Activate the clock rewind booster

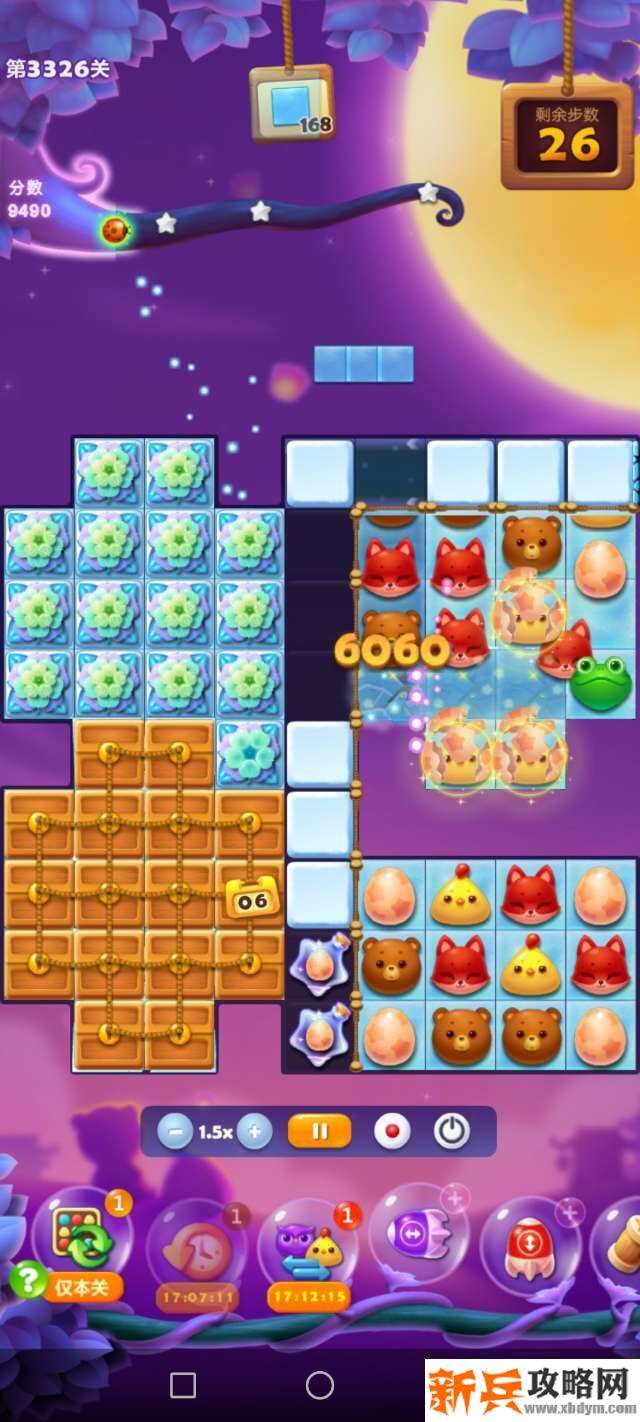pyautogui.click(x=196, y=1246)
